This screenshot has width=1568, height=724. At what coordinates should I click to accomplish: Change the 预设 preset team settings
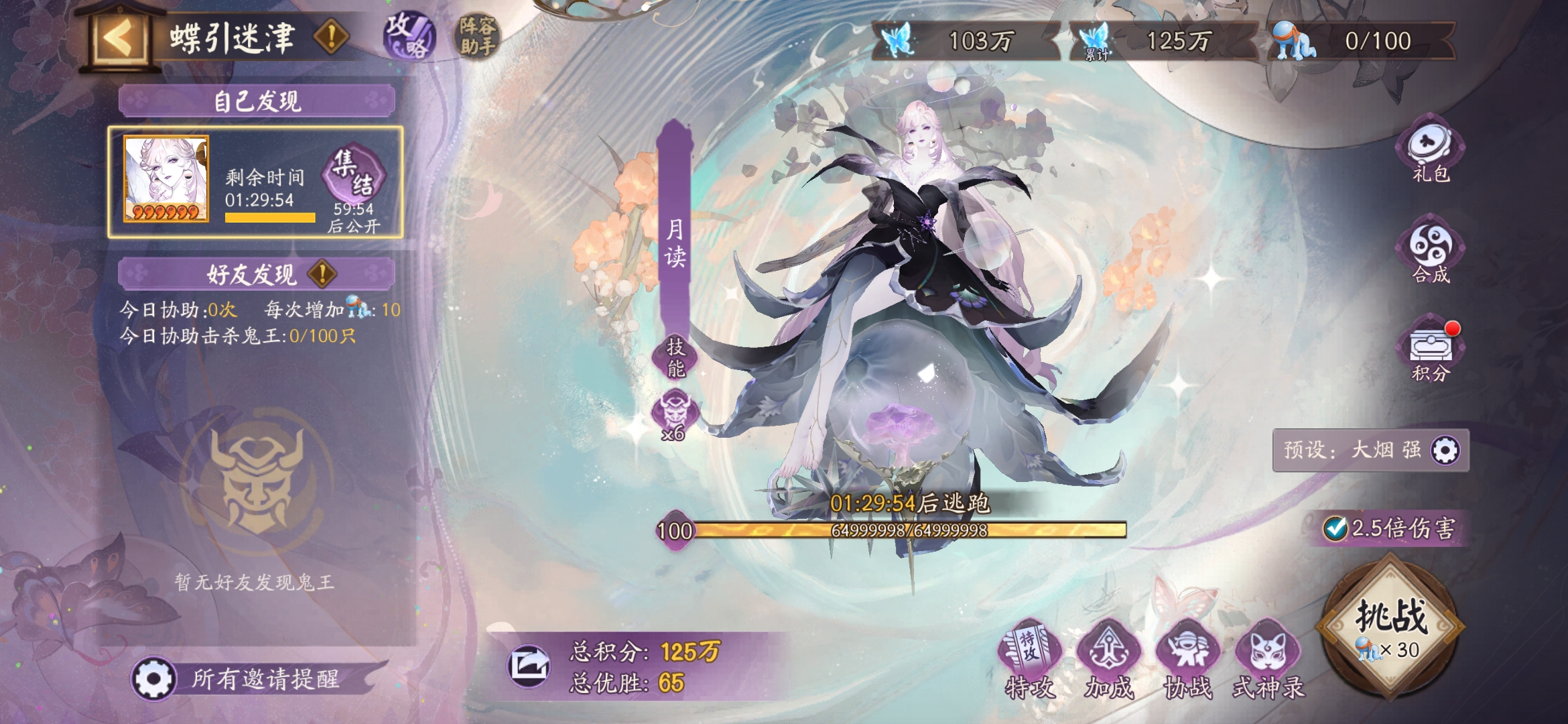point(1445,450)
